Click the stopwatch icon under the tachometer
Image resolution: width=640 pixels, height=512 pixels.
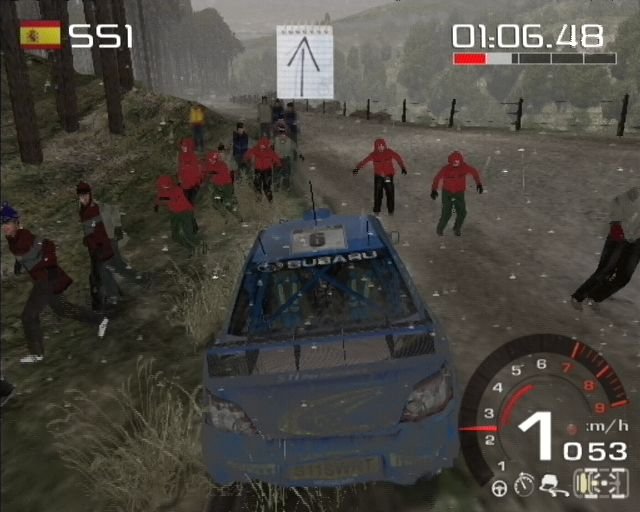click(523, 487)
